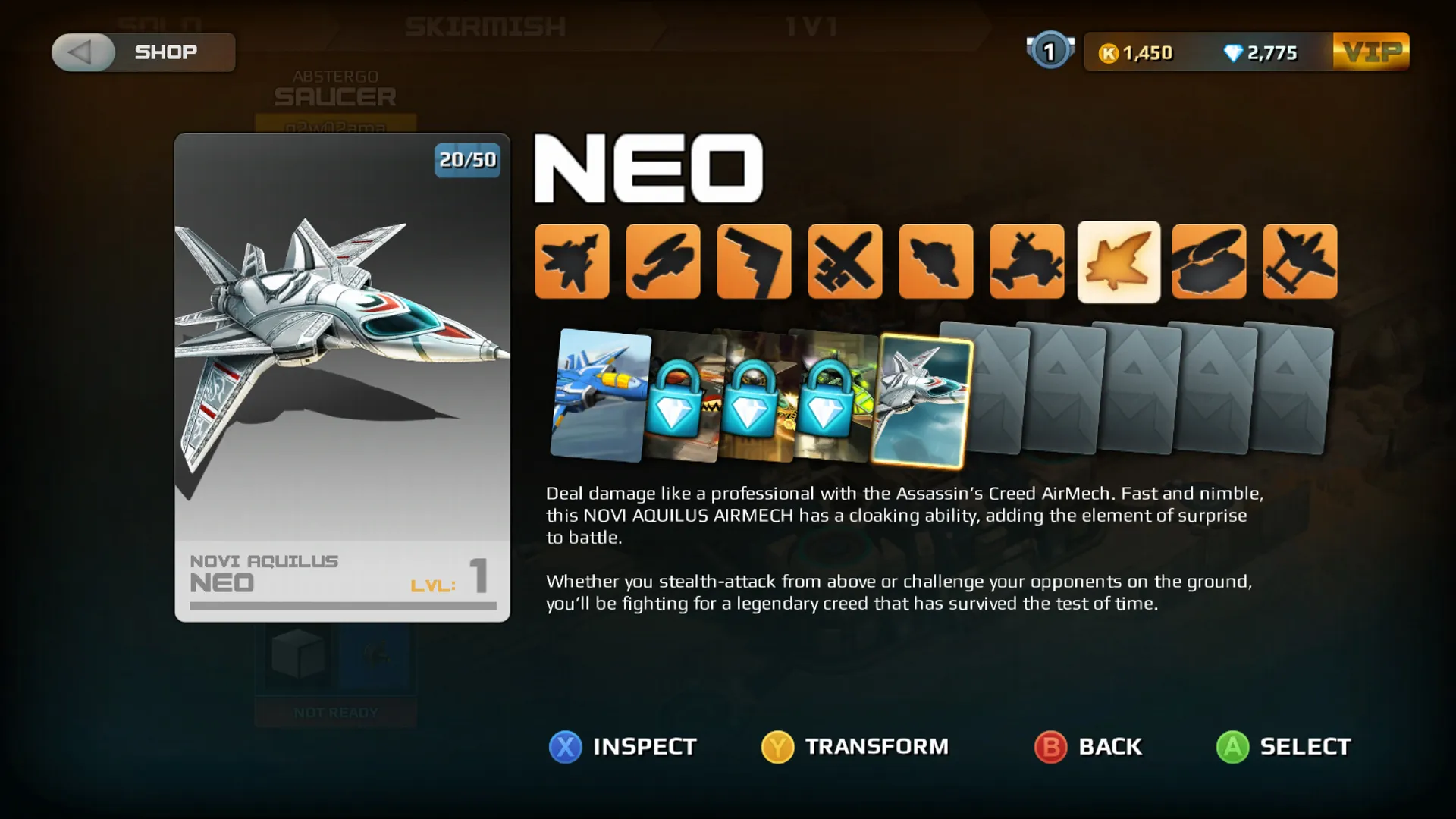This screenshot has width=1456, height=819.
Task: Click the VIP button in top bar
Action: (1371, 52)
